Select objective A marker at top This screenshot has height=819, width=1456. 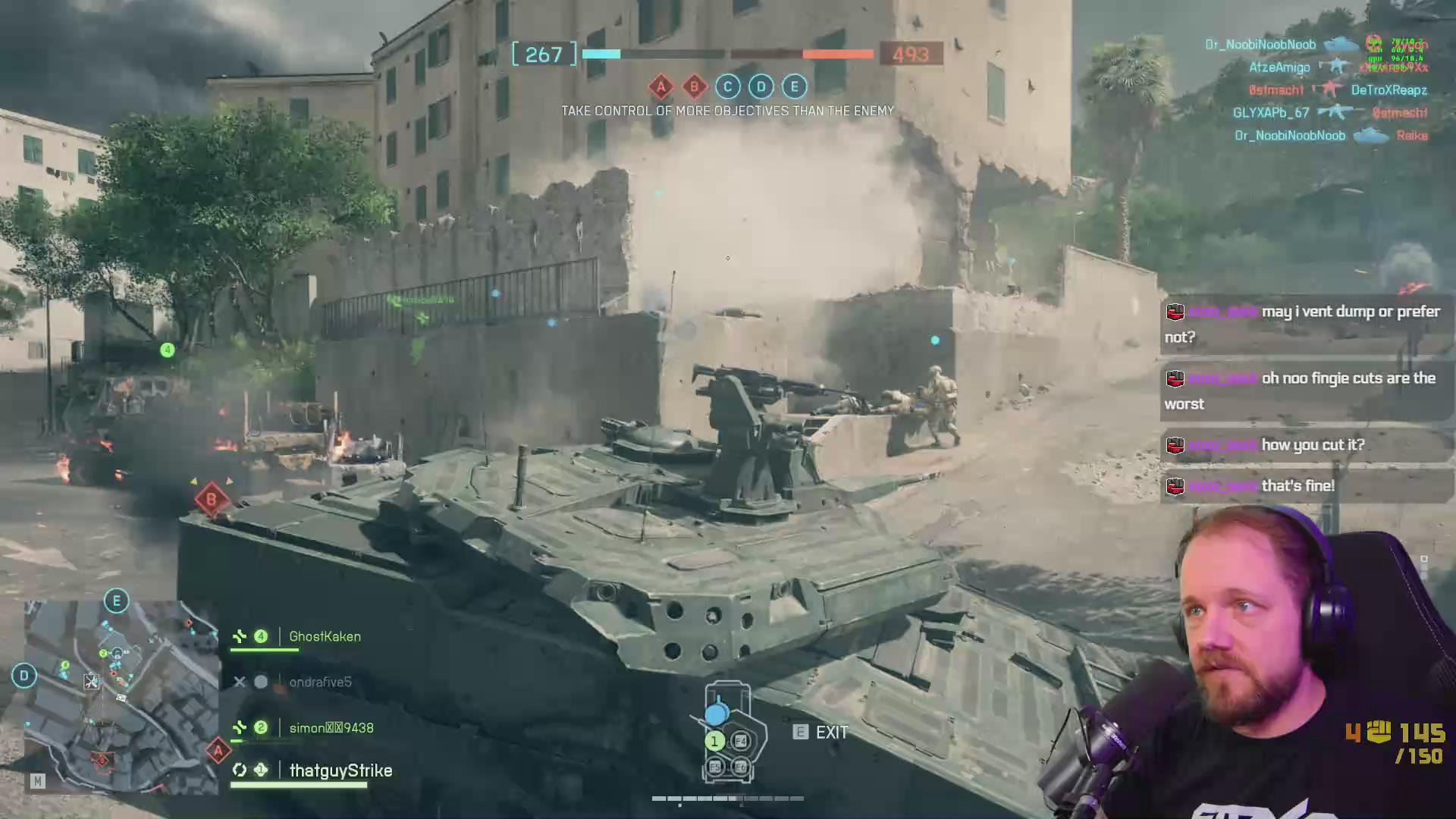[661, 86]
